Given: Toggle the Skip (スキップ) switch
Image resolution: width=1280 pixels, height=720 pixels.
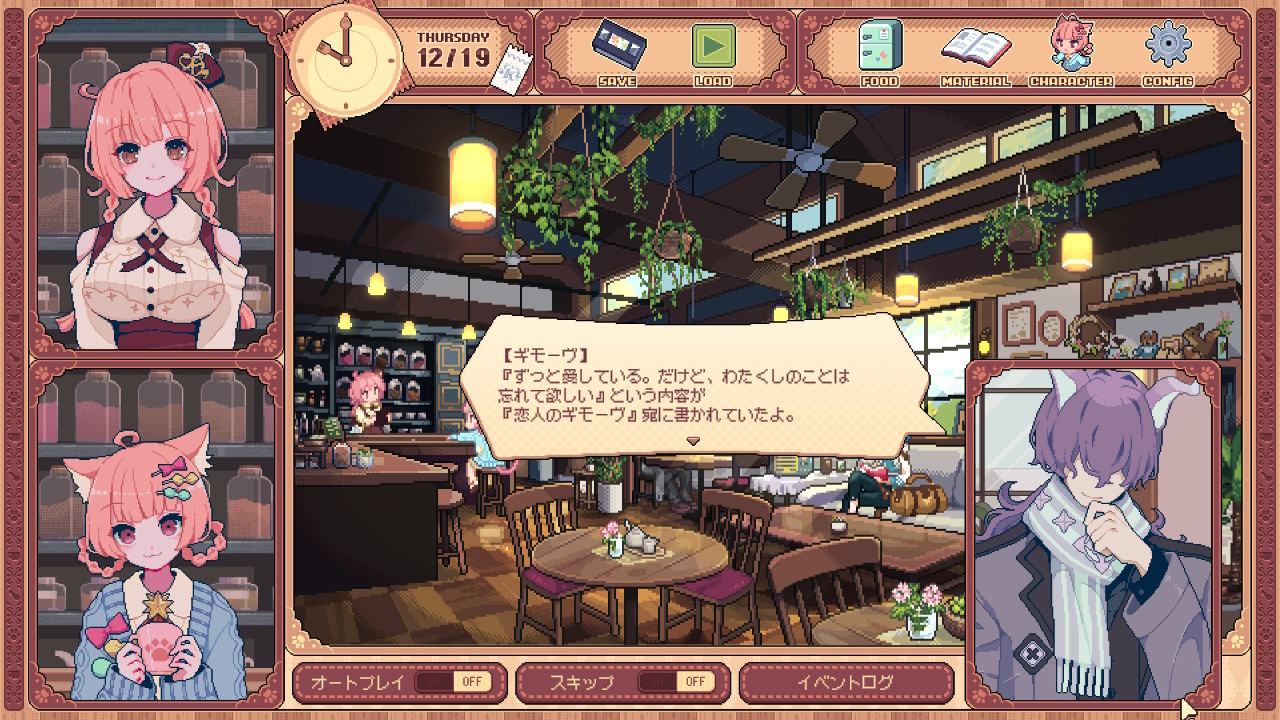Looking at the screenshot, I should (677, 682).
